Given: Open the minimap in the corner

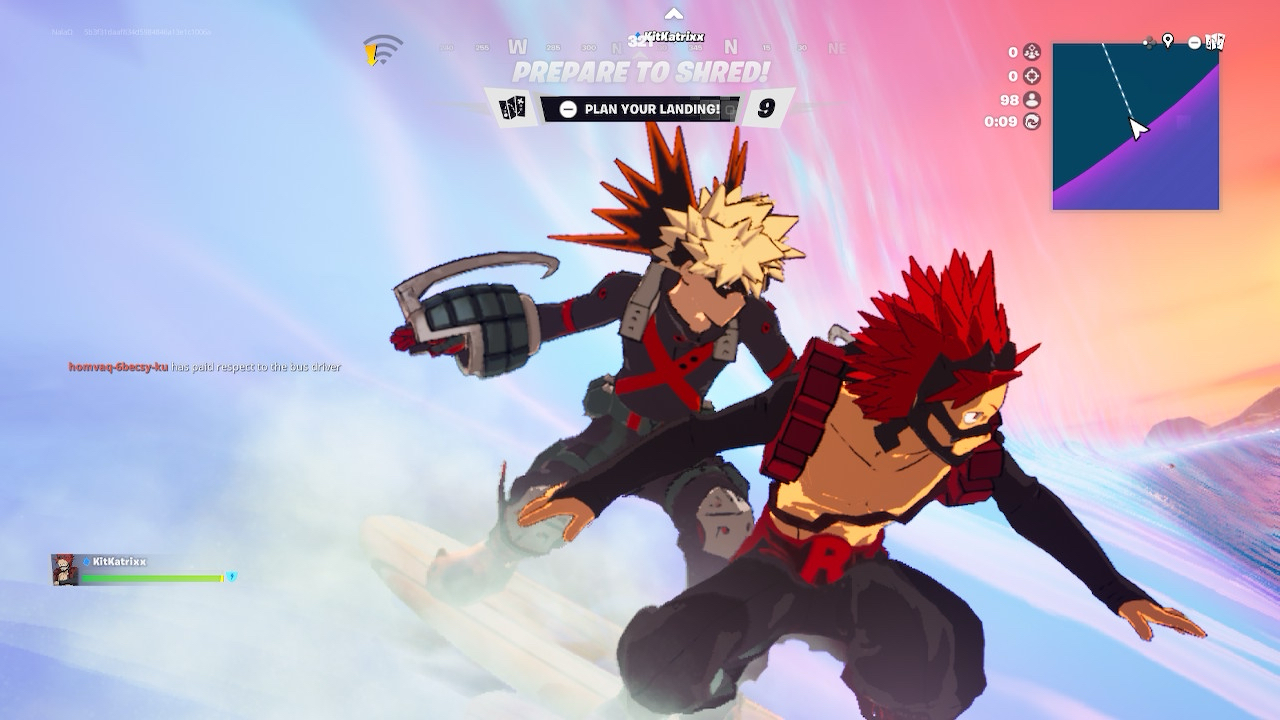Looking at the screenshot, I should pyautogui.click(x=1135, y=127).
